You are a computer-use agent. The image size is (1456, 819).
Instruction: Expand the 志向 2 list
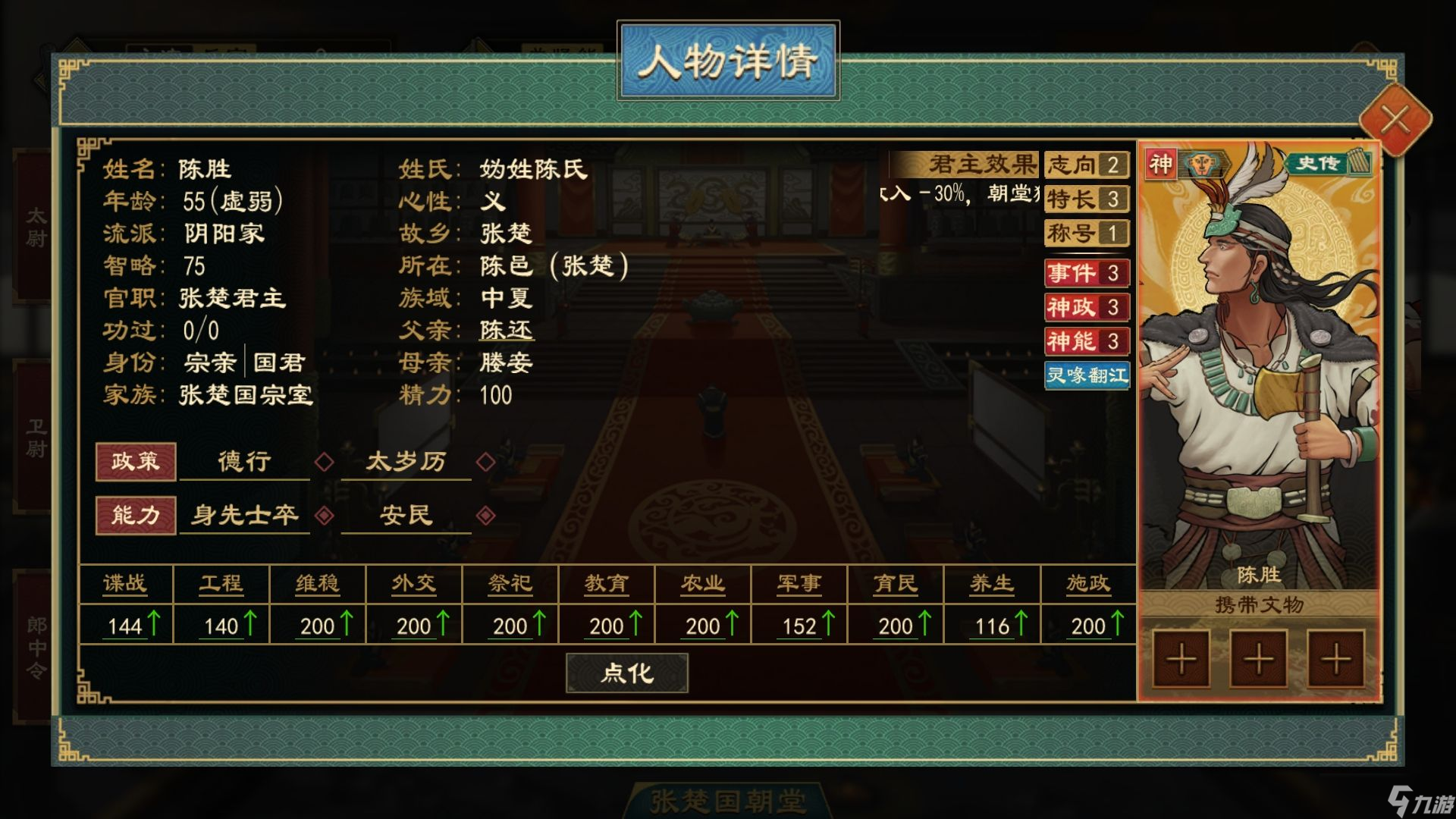pyautogui.click(x=1087, y=165)
